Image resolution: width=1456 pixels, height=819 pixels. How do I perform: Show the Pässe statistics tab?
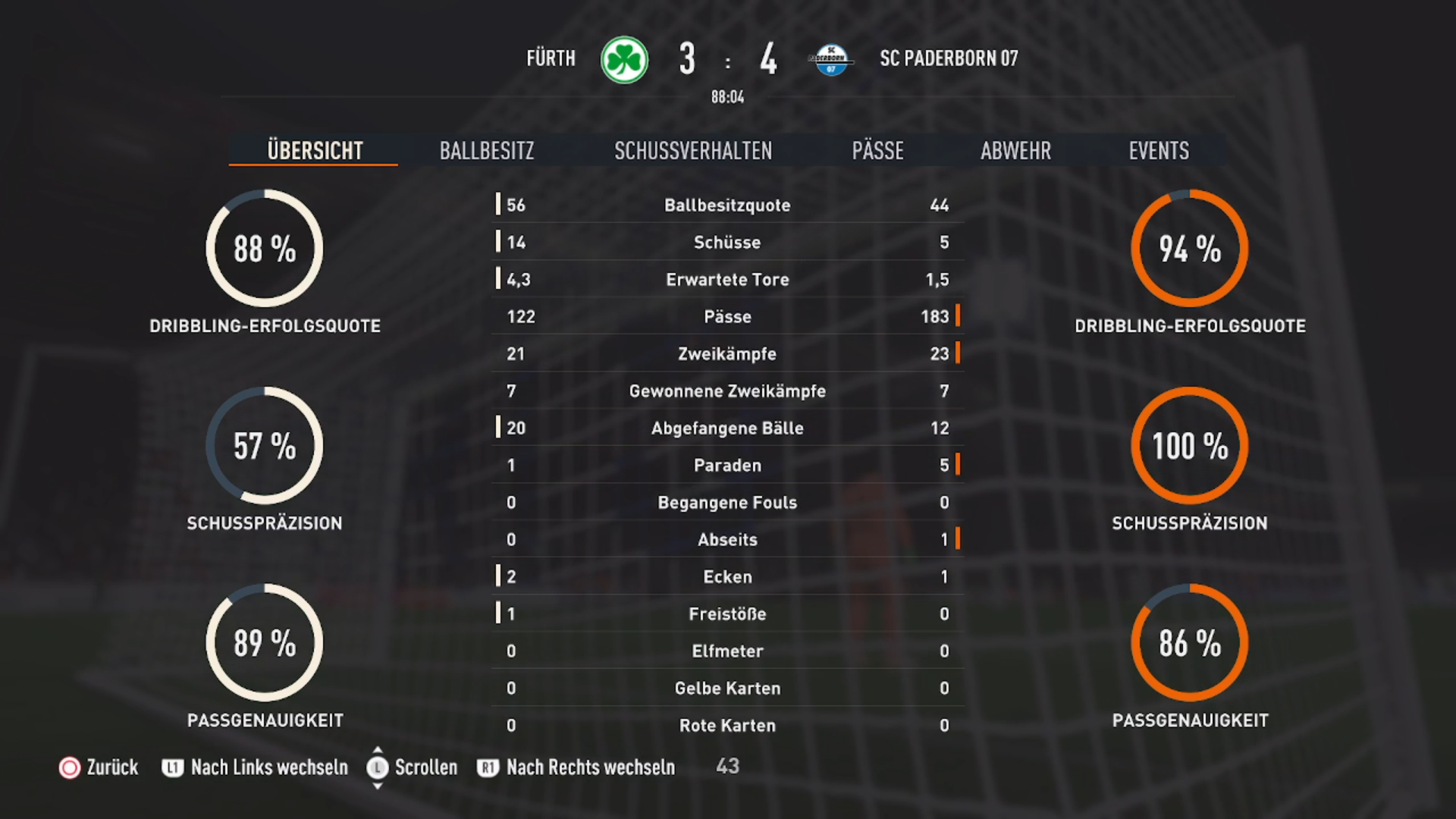tap(877, 150)
